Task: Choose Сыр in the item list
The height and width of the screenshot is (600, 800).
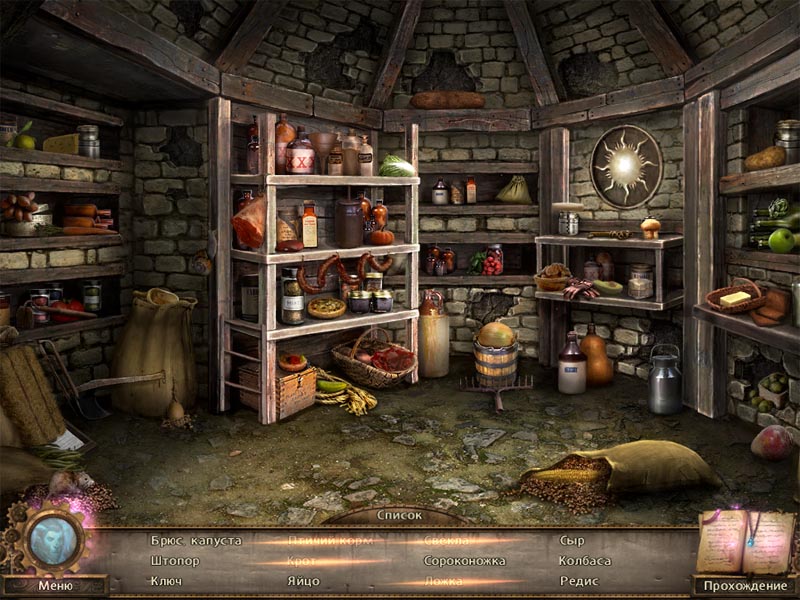Action: pos(572,540)
